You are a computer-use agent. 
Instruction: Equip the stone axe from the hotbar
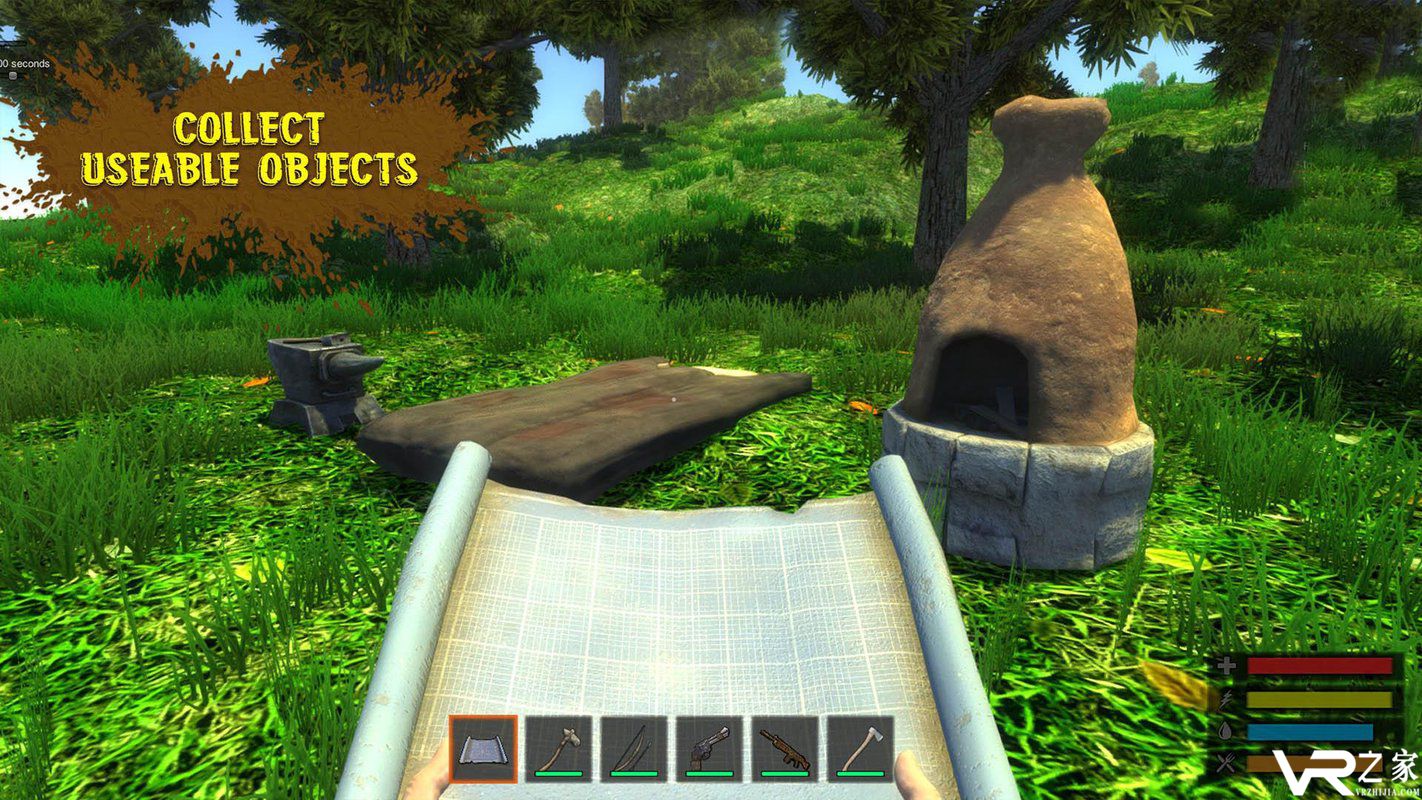pyautogui.click(x=559, y=748)
